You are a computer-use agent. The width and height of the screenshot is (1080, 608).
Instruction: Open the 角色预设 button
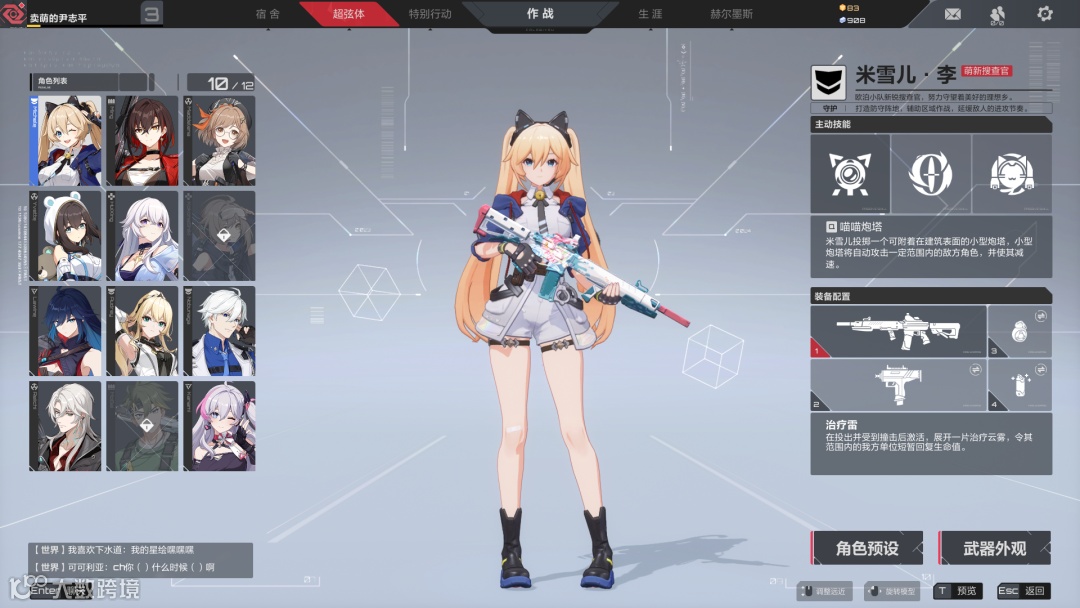click(867, 548)
